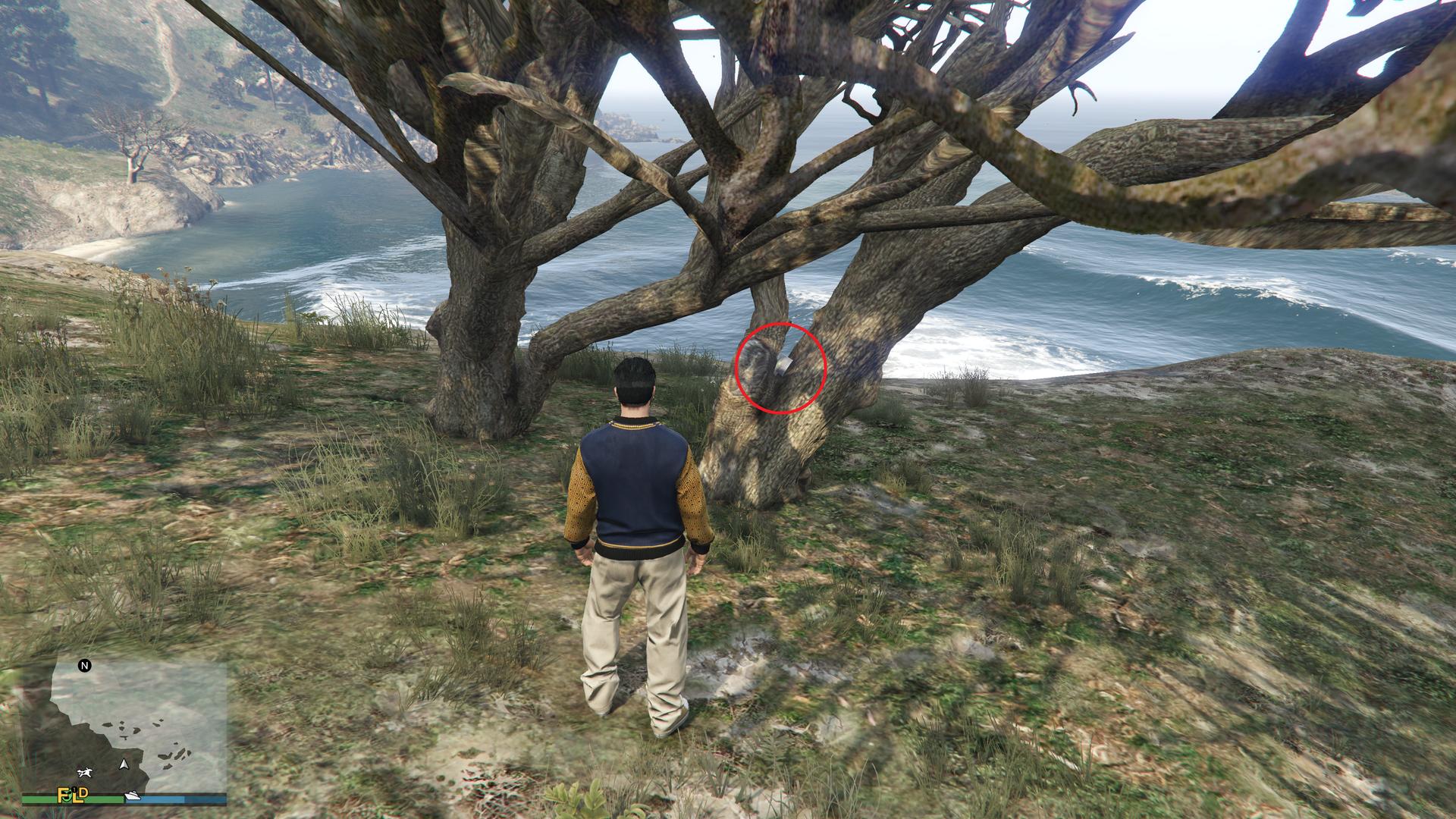Click the dog blip on the minimap
The image size is (1456, 819).
pos(85,773)
